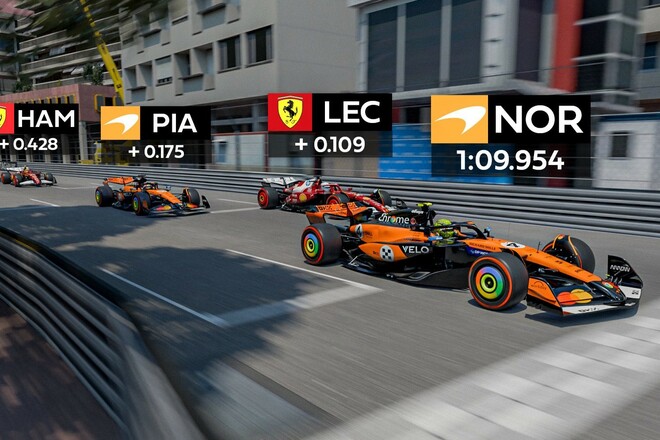
Task: Select the LEC Ferrari driver tag
Action: (328, 113)
